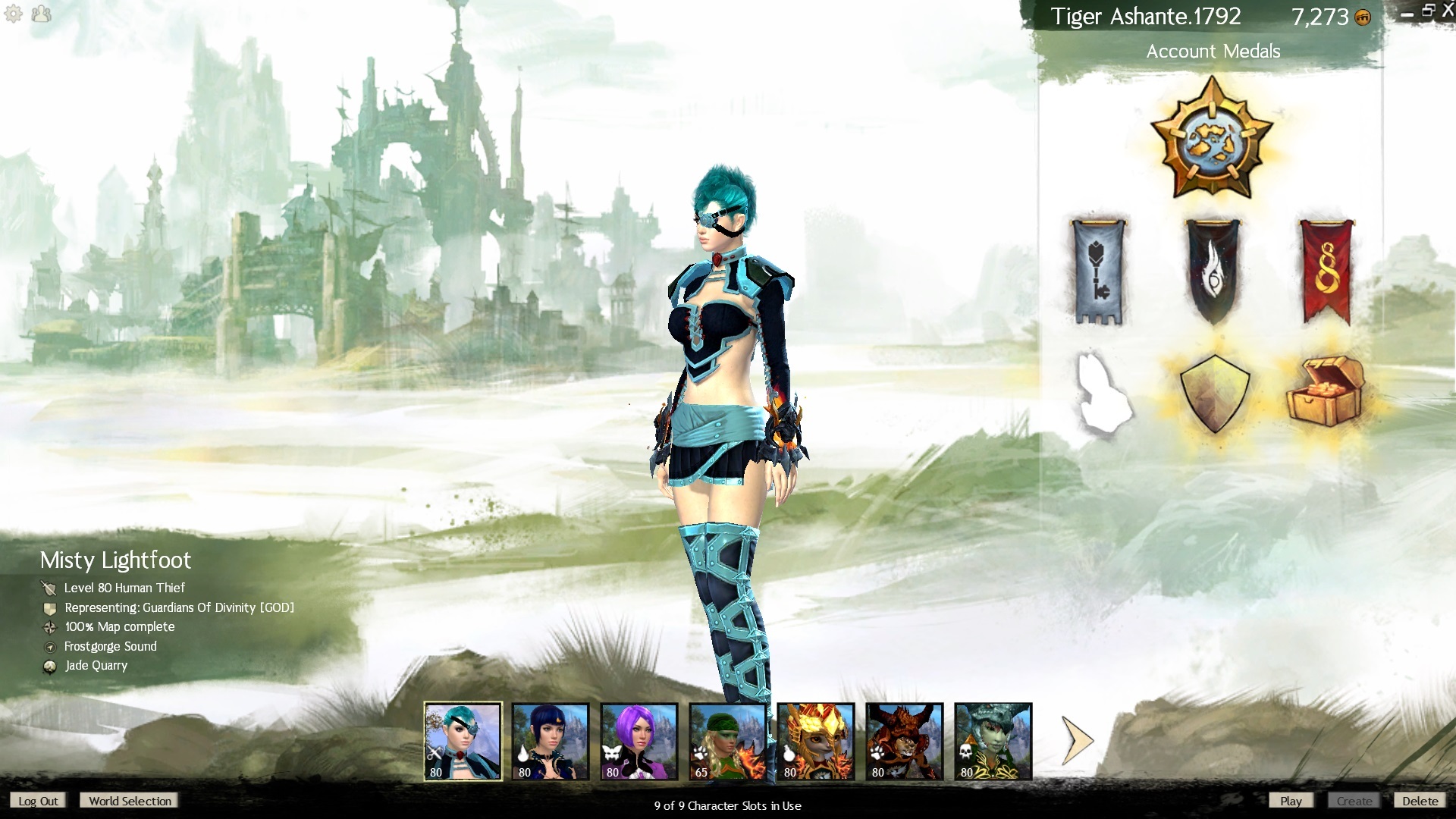Click the contacts icon beside the gear

pyautogui.click(x=42, y=14)
